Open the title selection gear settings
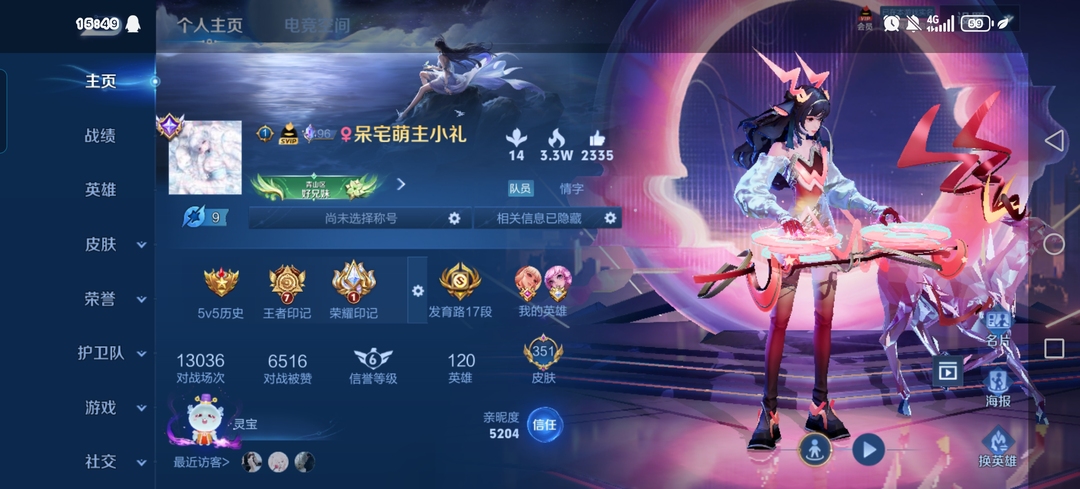Image resolution: width=1080 pixels, height=489 pixels. (x=454, y=218)
